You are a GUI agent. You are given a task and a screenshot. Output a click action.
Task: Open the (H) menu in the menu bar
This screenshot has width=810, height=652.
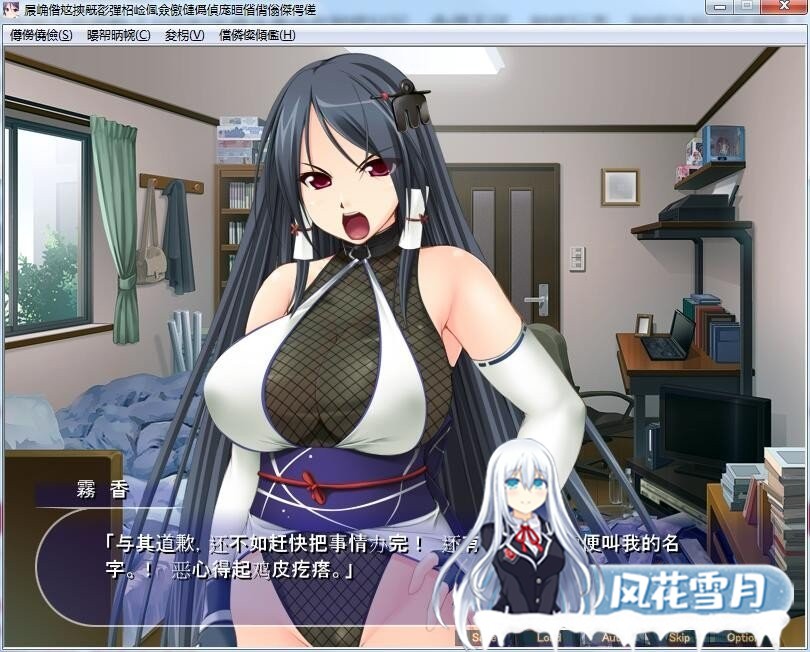[x=257, y=35]
